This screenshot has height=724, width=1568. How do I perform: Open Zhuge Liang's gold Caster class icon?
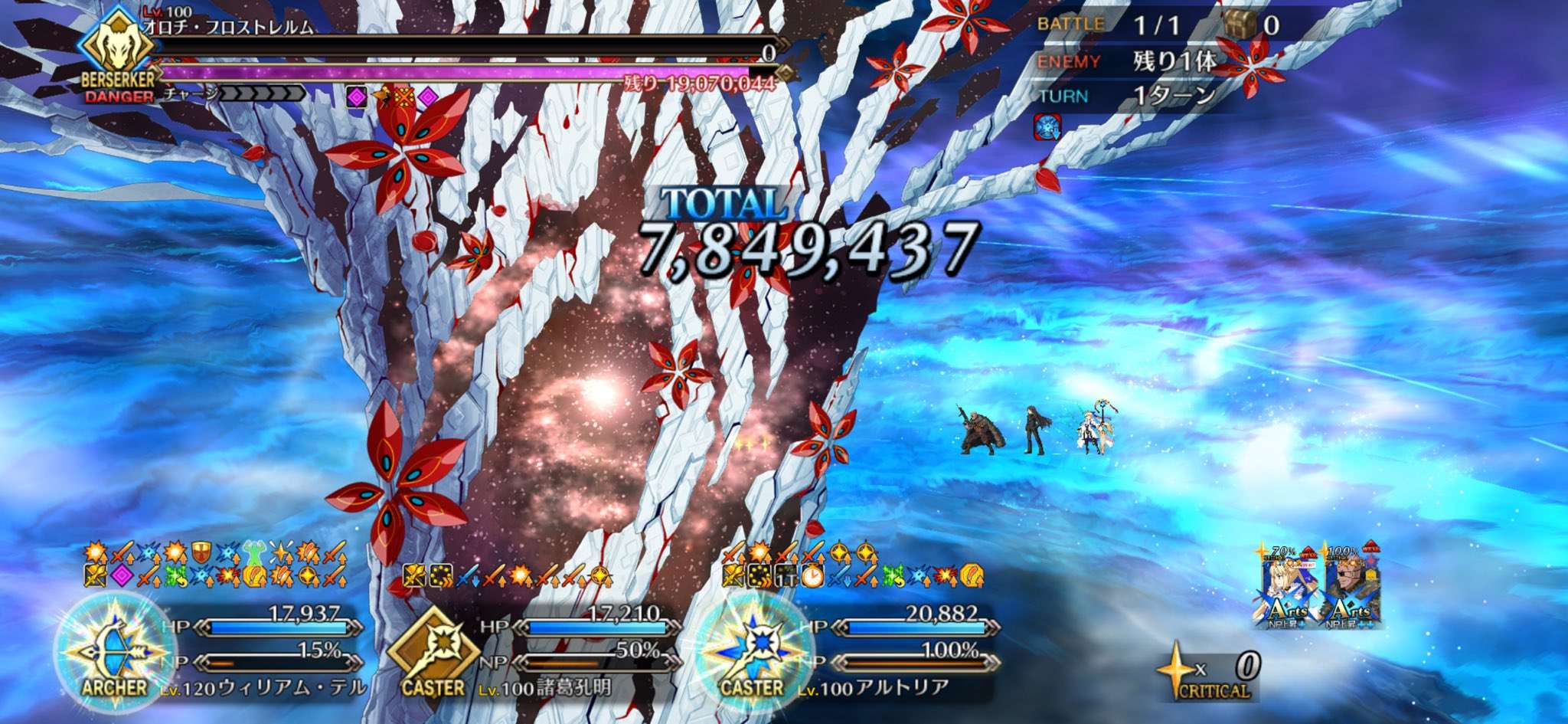tap(433, 651)
